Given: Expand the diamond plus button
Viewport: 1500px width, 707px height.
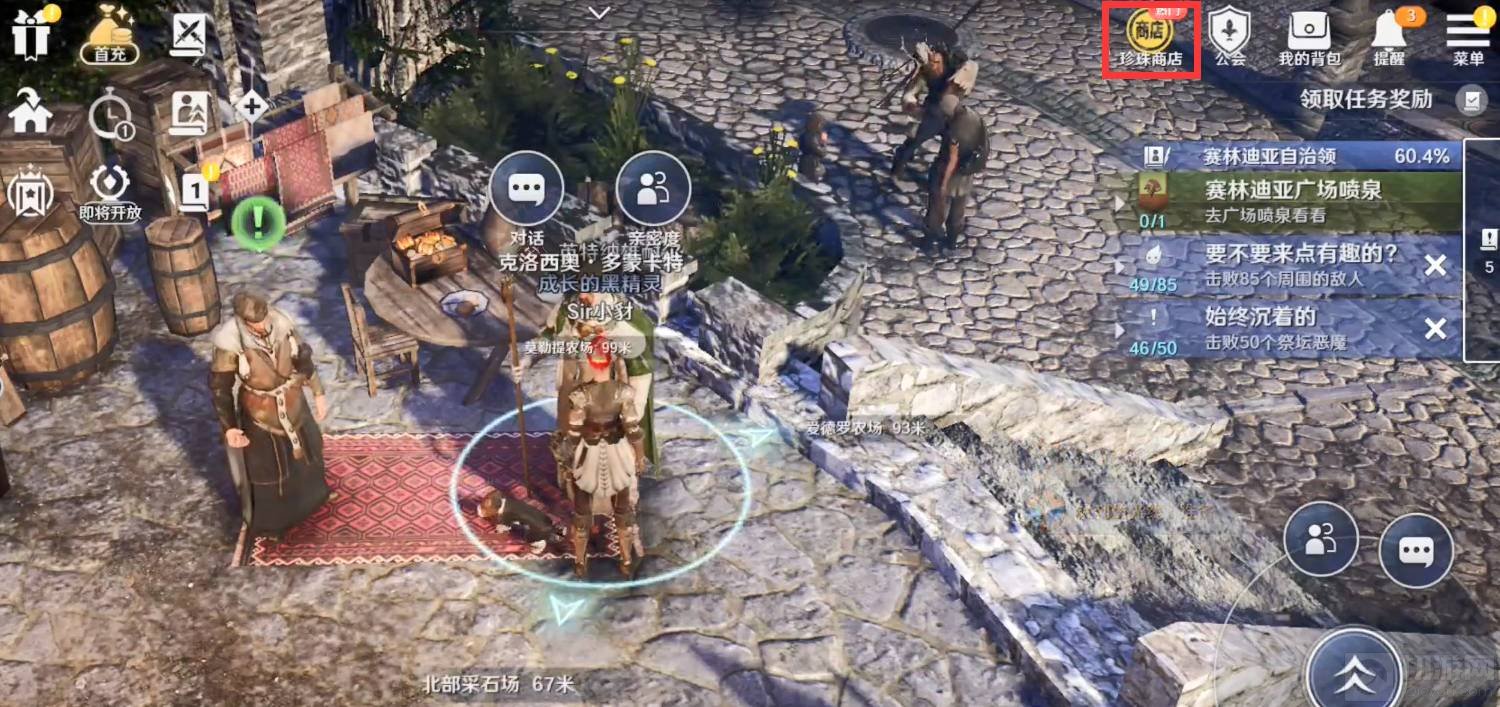Looking at the screenshot, I should coord(250,106).
